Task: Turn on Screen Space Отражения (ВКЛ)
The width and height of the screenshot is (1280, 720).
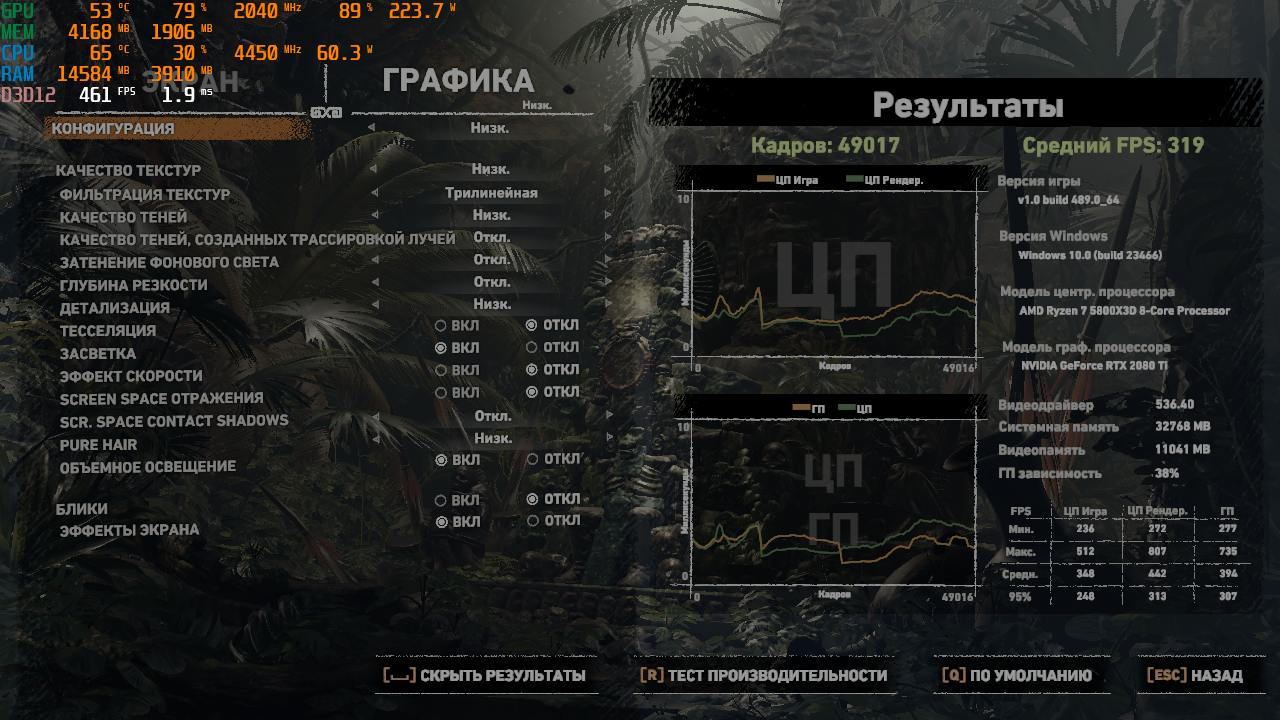Action: pos(441,393)
